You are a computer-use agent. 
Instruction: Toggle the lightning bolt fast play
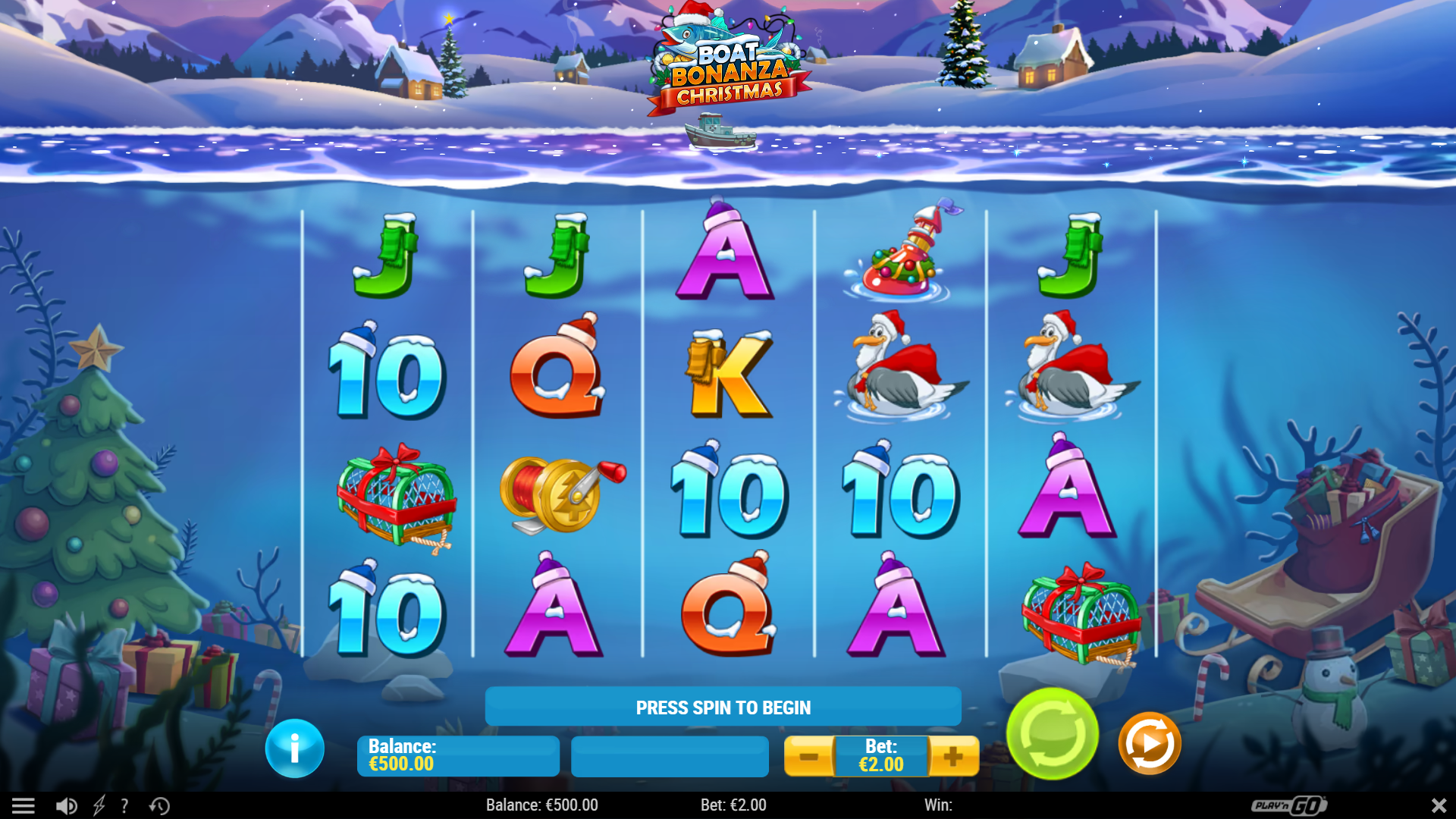coord(99,805)
